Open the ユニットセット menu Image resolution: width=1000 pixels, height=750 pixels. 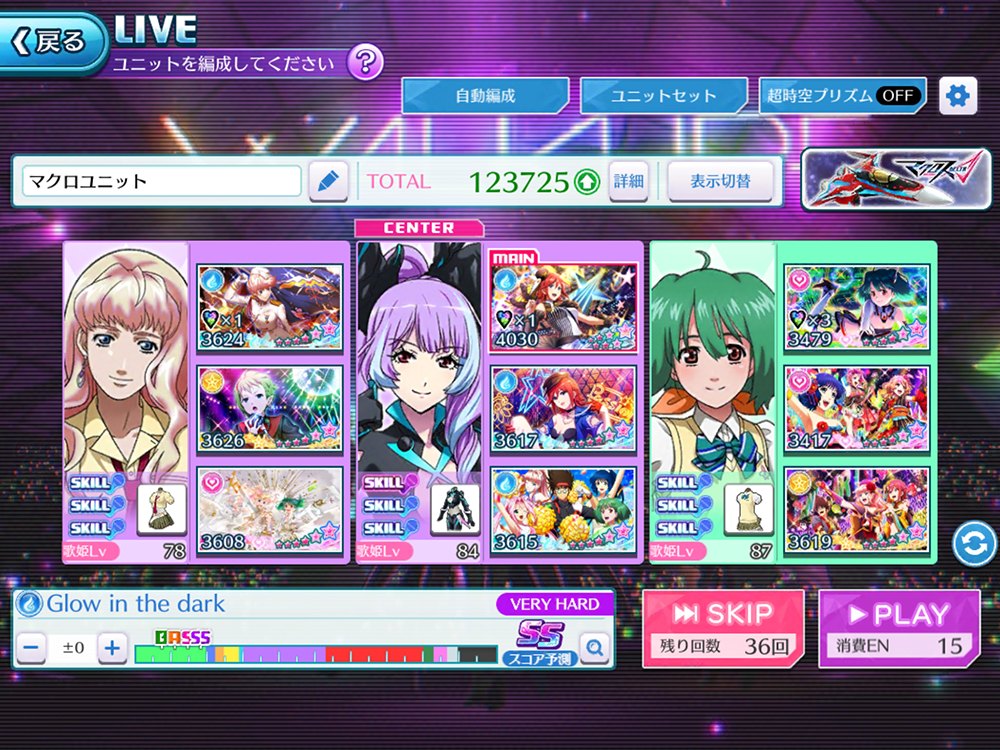coord(664,96)
